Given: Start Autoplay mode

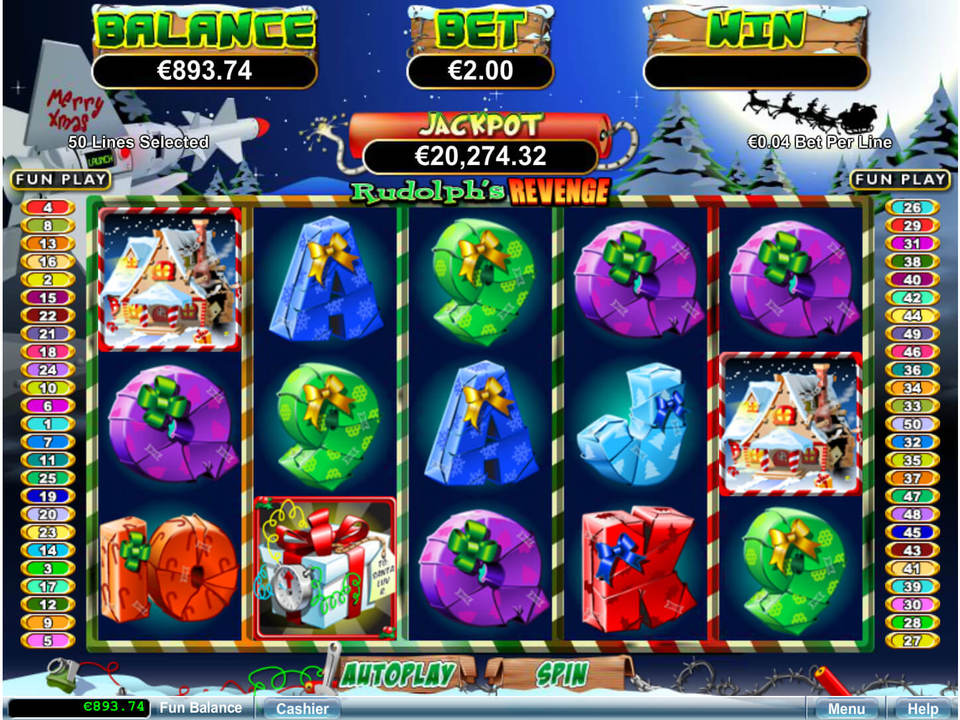Looking at the screenshot, I should pyautogui.click(x=397, y=674).
